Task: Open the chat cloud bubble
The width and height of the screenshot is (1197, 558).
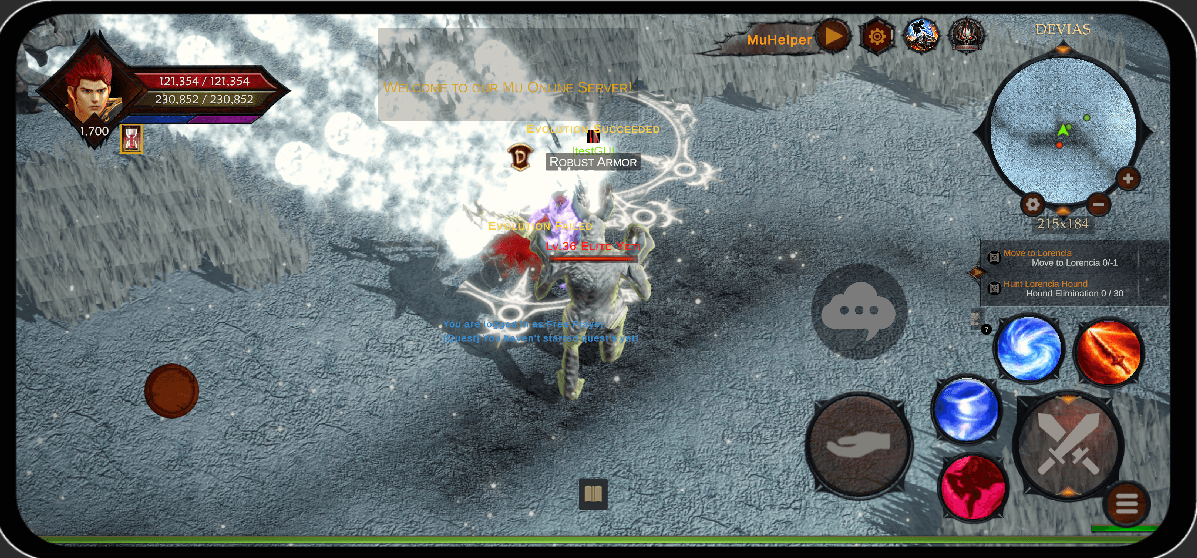Action: (x=859, y=311)
